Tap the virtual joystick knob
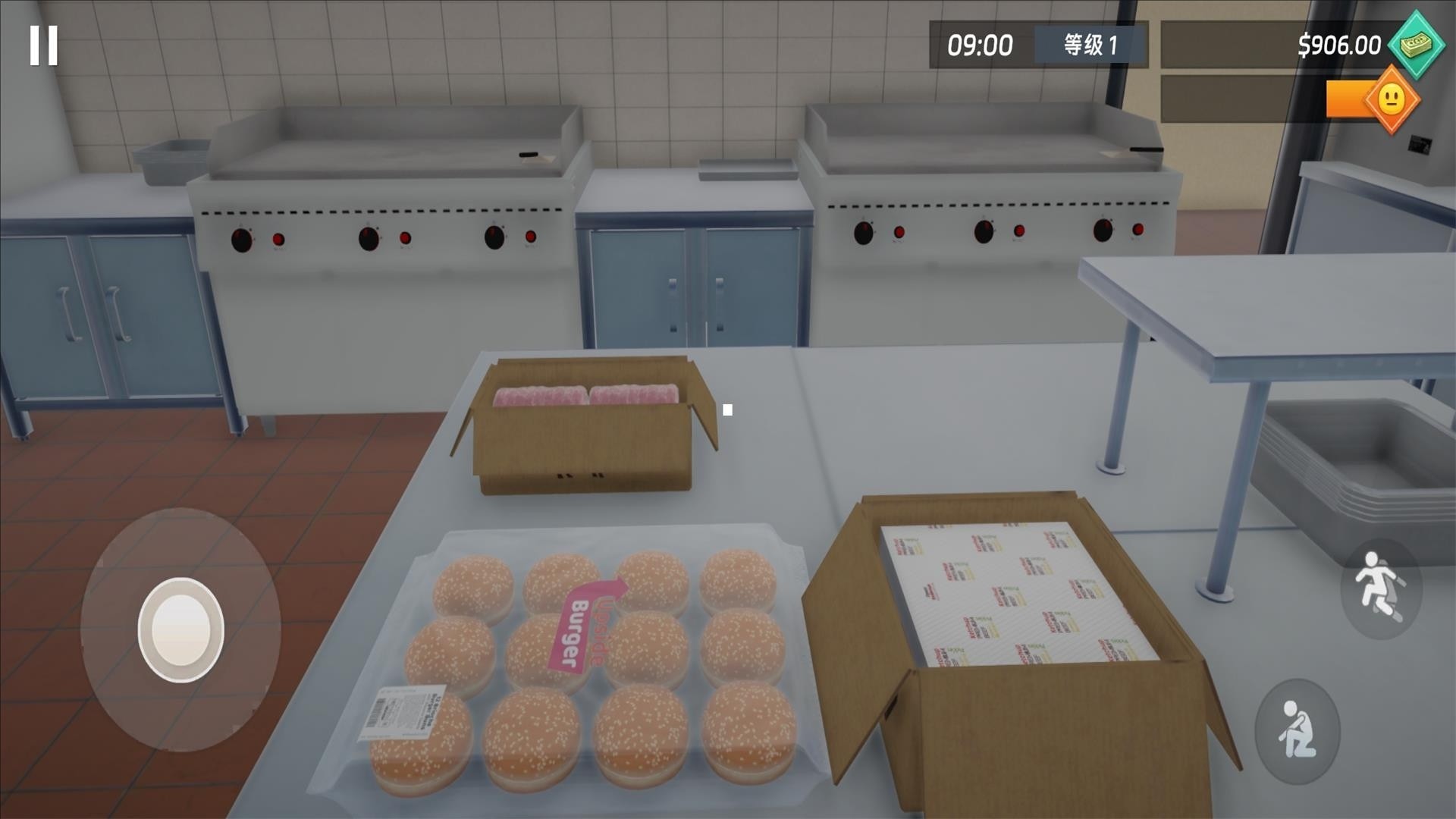This screenshot has height=819, width=1456. pos(180,628)
